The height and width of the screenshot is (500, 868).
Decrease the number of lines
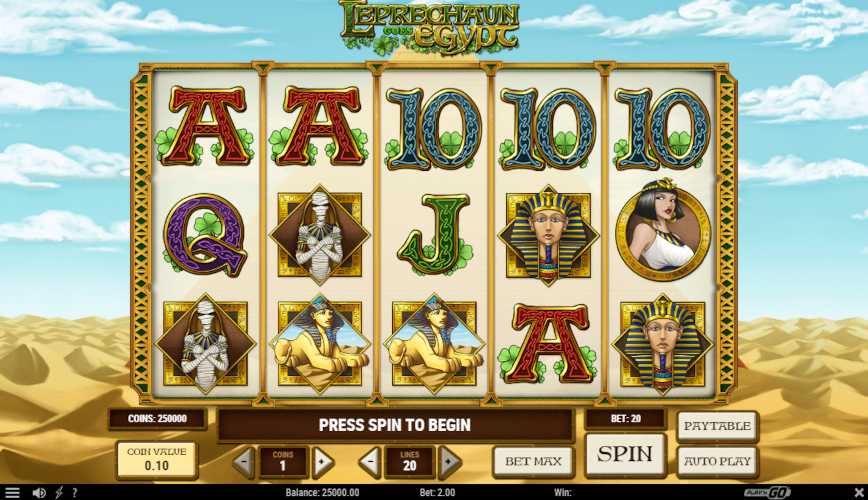coord(371,462)
